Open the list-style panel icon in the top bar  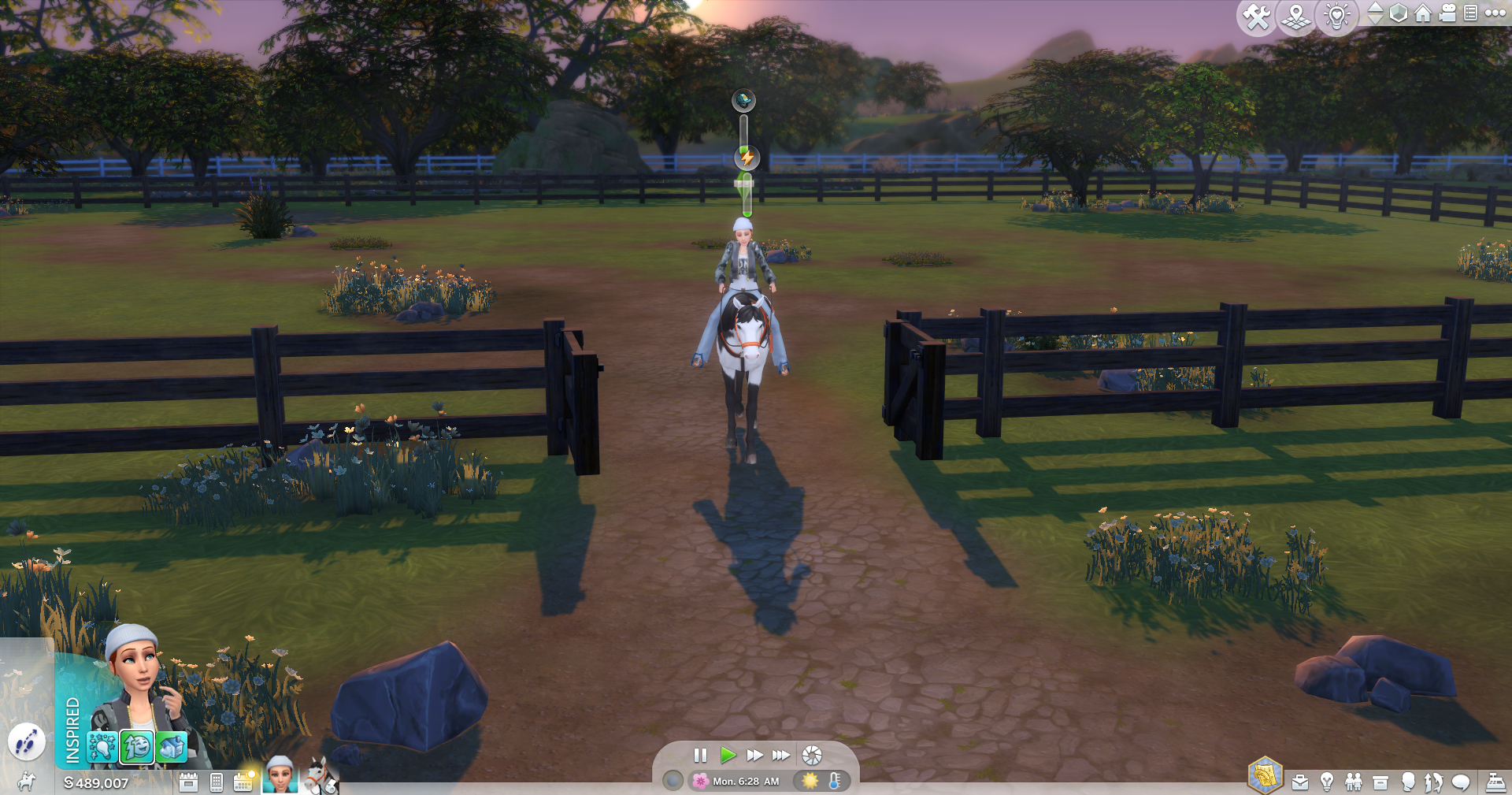(x=1470, y=13)
